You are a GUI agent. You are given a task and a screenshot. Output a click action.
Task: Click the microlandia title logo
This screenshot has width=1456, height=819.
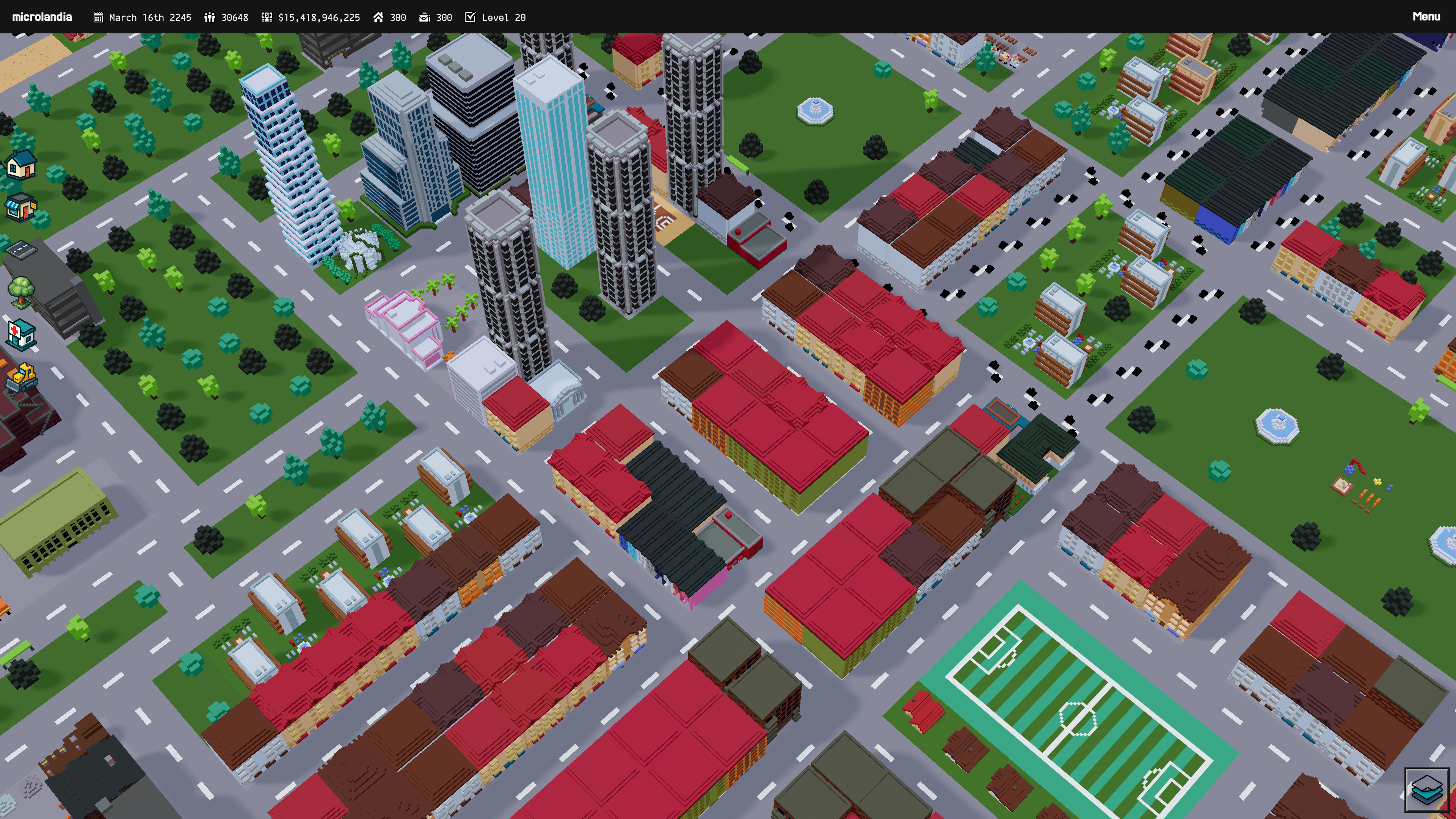[42, 17]
